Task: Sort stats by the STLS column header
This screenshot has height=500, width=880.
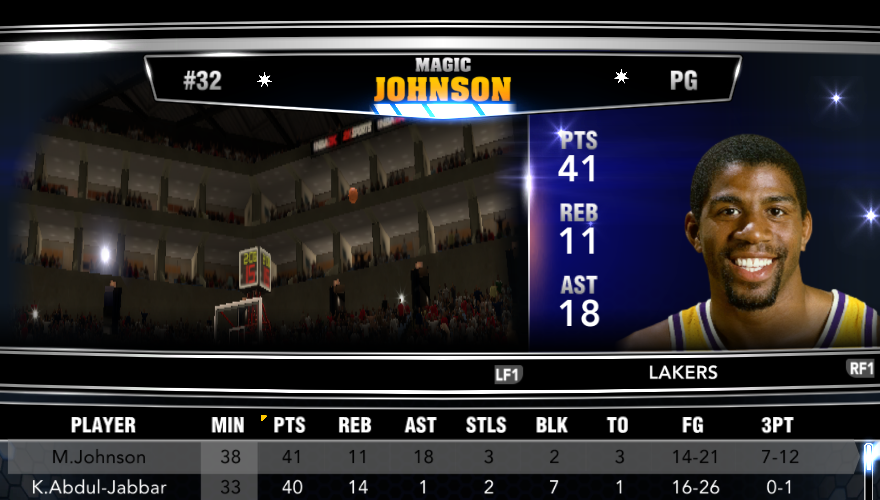Action: (x=486, y=425)
